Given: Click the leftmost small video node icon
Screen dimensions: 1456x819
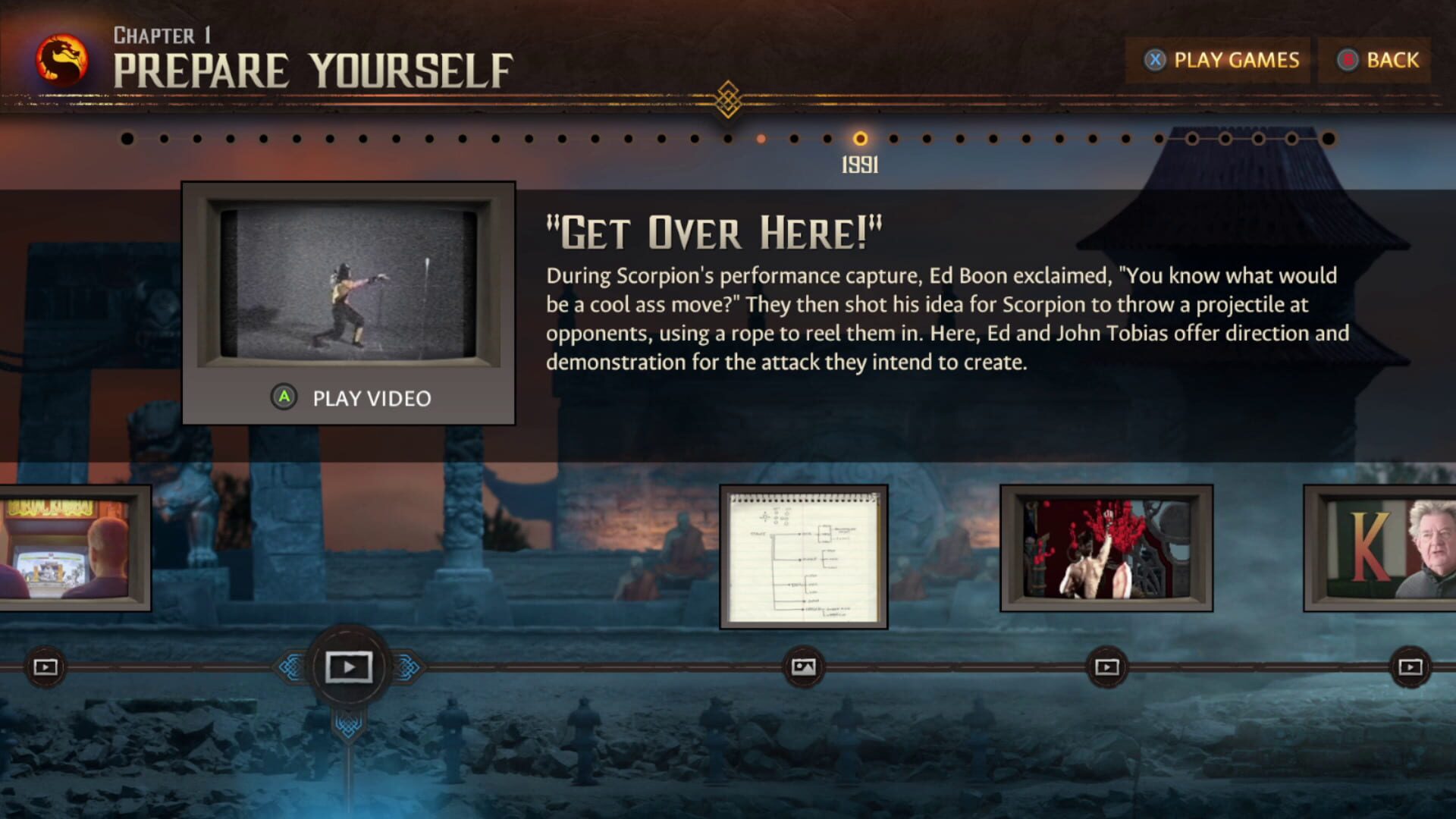Looking at the screenshot, I should tap(47, 667).
